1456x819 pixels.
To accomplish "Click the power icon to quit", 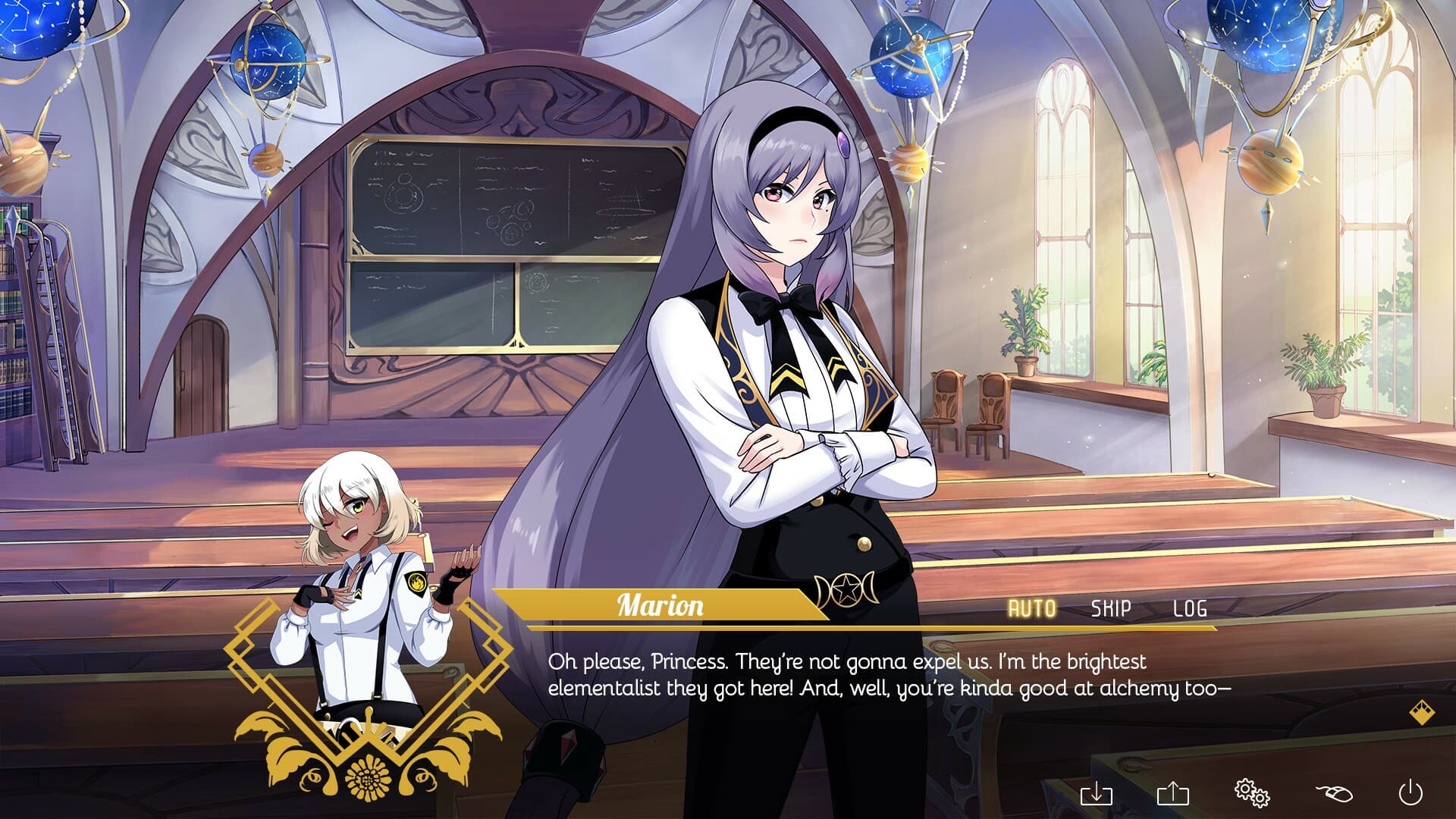I will click(x=1410, y=793).
